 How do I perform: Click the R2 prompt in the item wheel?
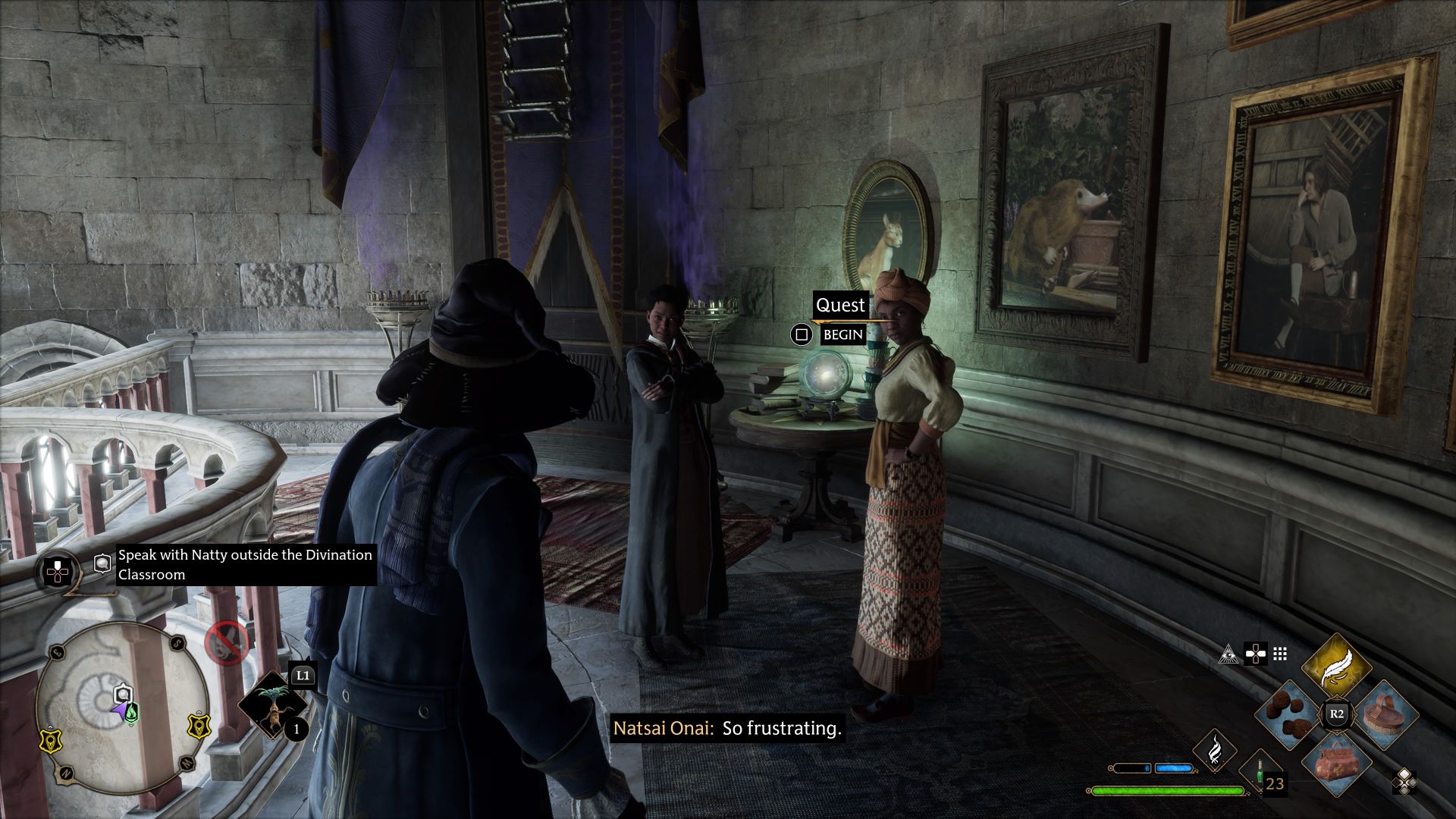[x=1338, y=713]
